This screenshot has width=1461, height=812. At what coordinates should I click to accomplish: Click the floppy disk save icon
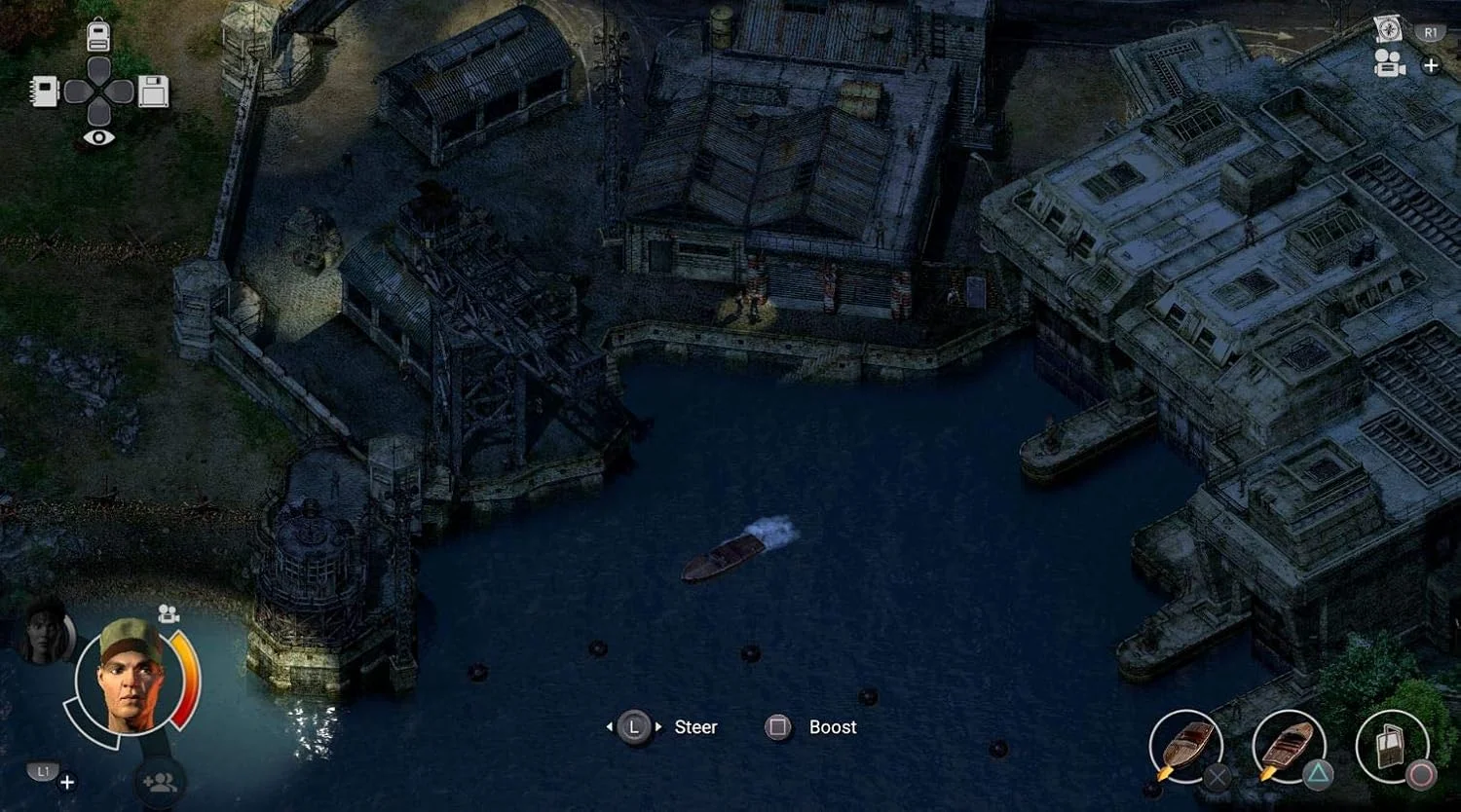[153, 92]
